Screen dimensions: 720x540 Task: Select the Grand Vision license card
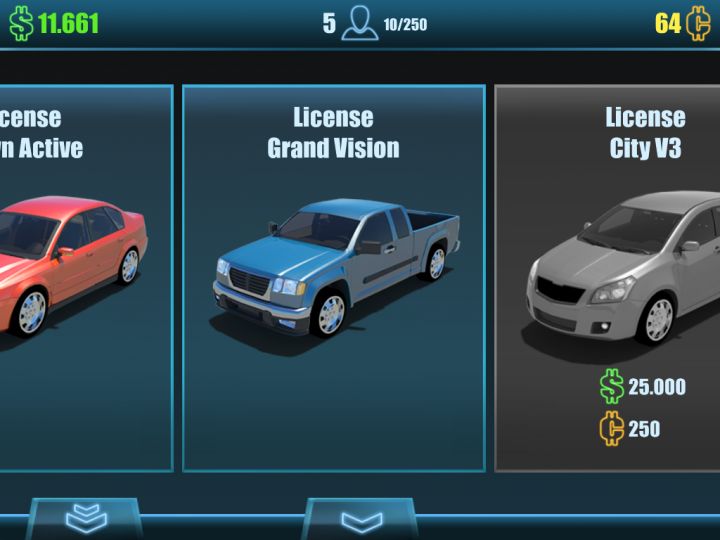coord(334,278)
